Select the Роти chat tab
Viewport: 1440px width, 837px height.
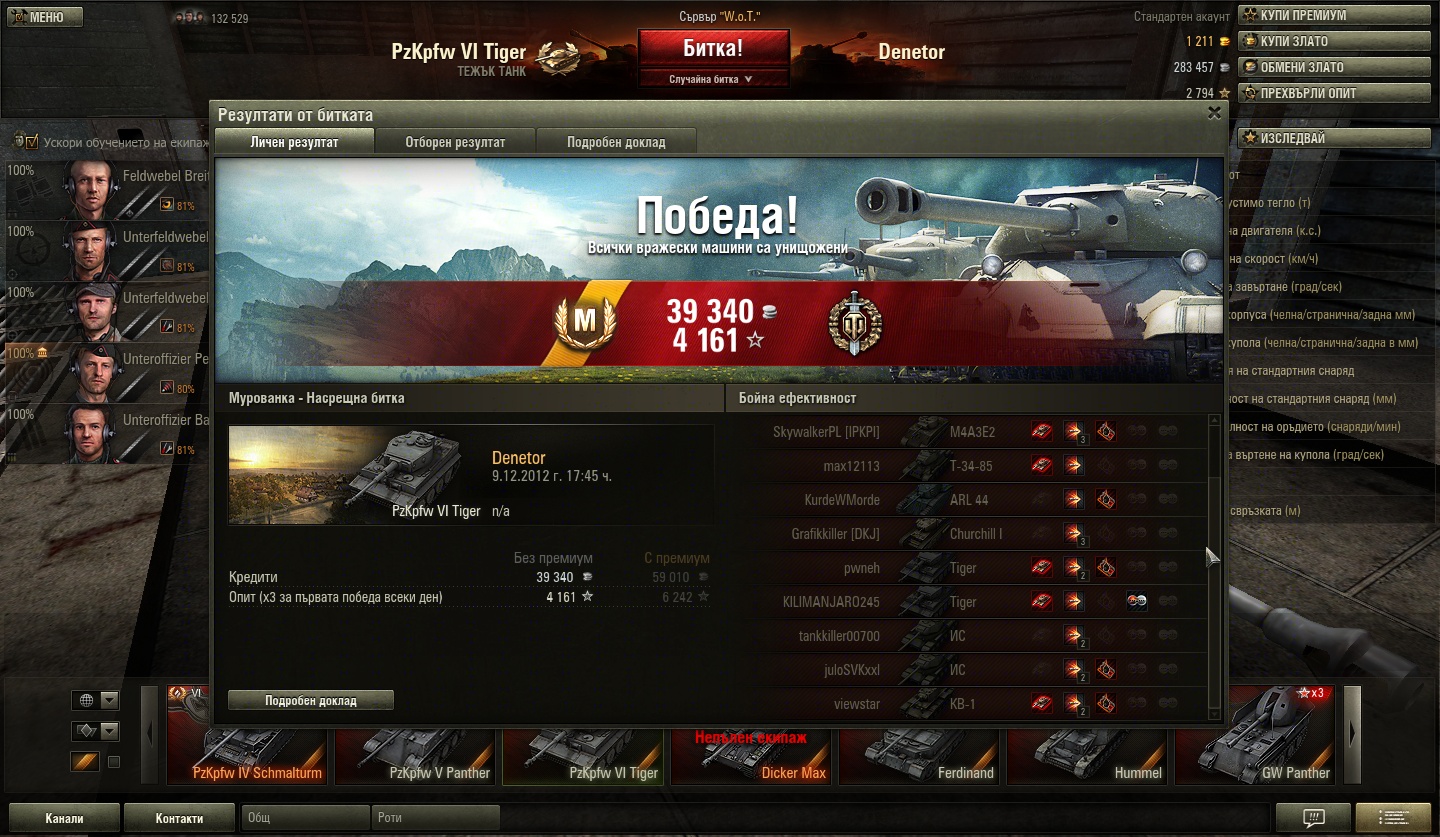(x=434, y=818)
